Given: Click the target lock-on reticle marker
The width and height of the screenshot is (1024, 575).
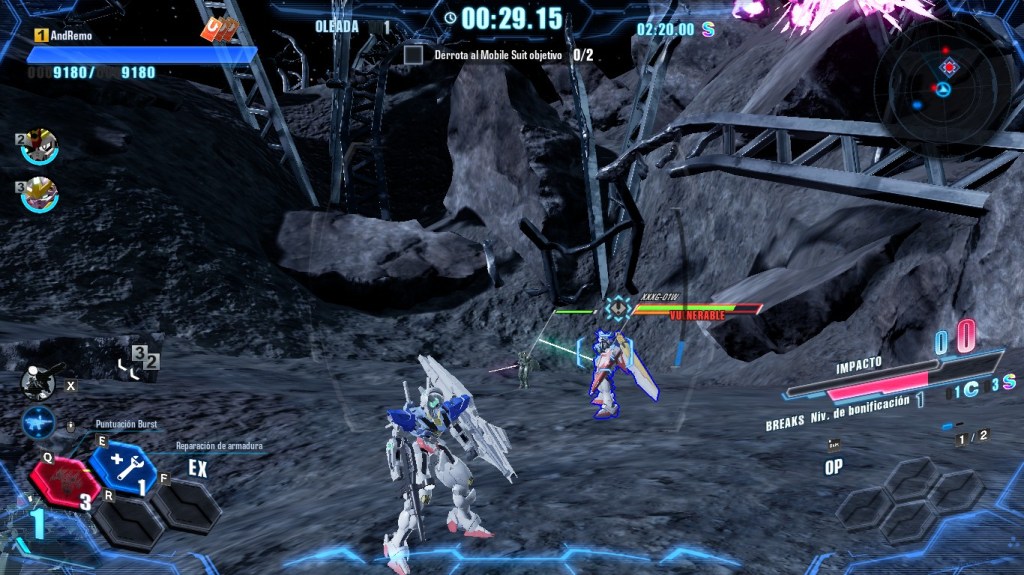Looking at the screenshot, I should coord(618,308).
